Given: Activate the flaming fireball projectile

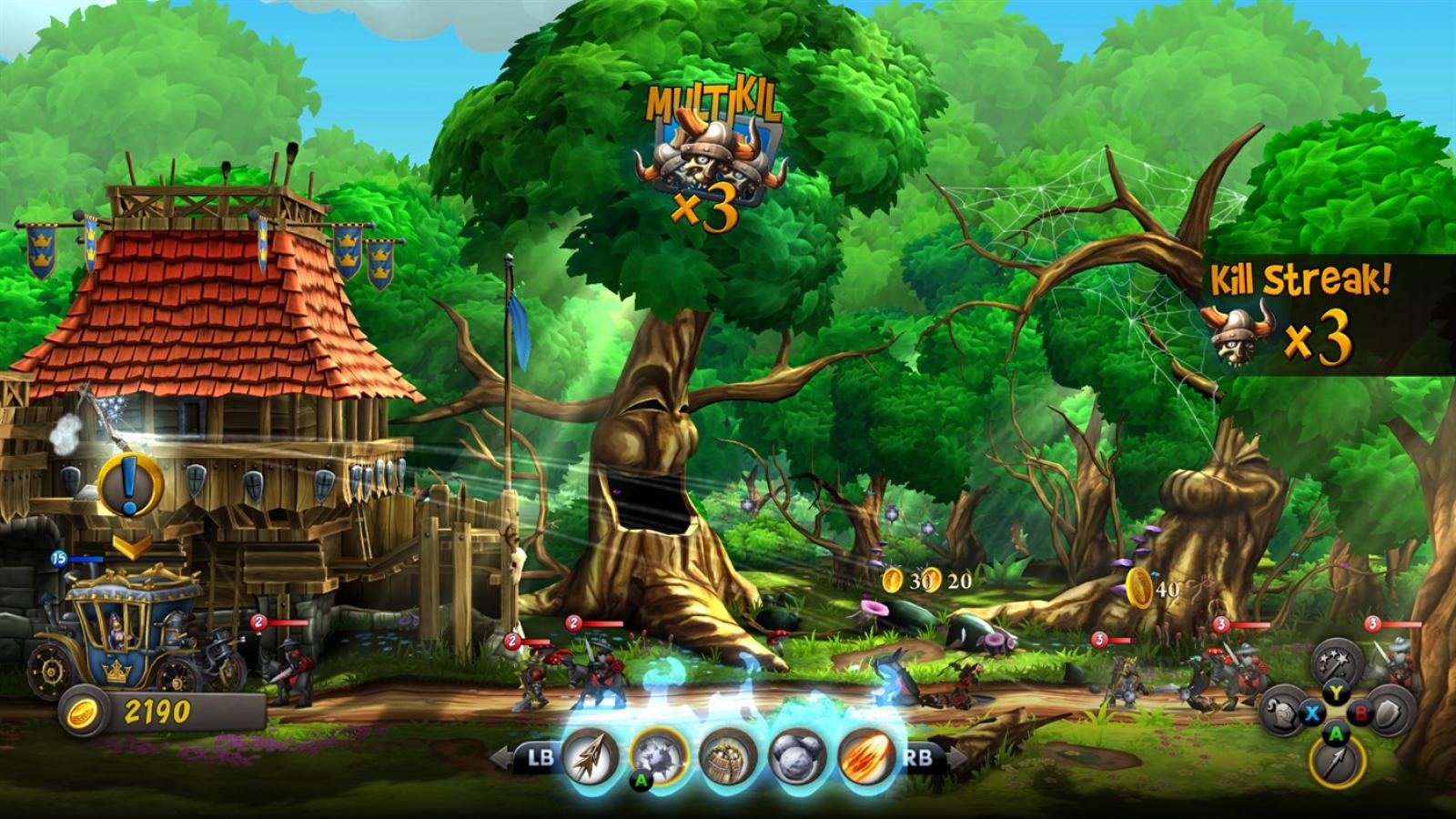Looking at the screenshot, I should click(865, 756).
